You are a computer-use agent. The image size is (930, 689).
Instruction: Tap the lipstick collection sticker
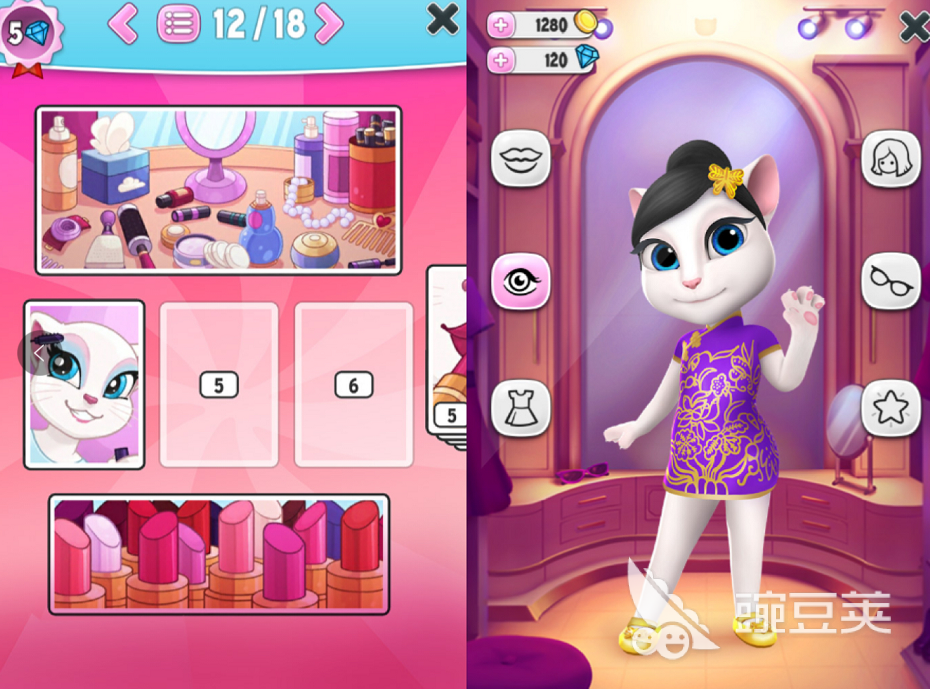[x=219, y=553]
